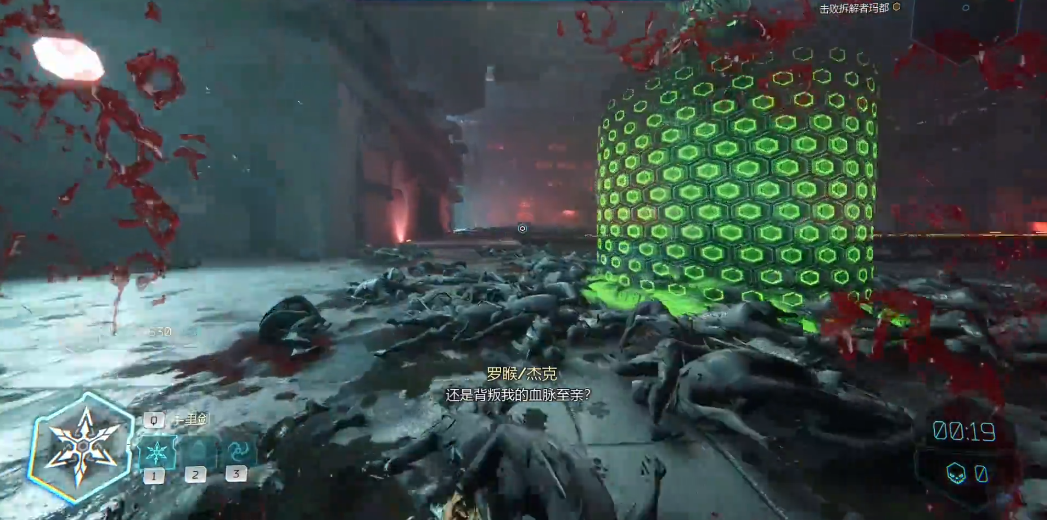Image resolution: width=1047 pixels, height=520 pixels.
Task: Click the 击败拆解者玛都 objective tracker
Action: click(853, 8)
